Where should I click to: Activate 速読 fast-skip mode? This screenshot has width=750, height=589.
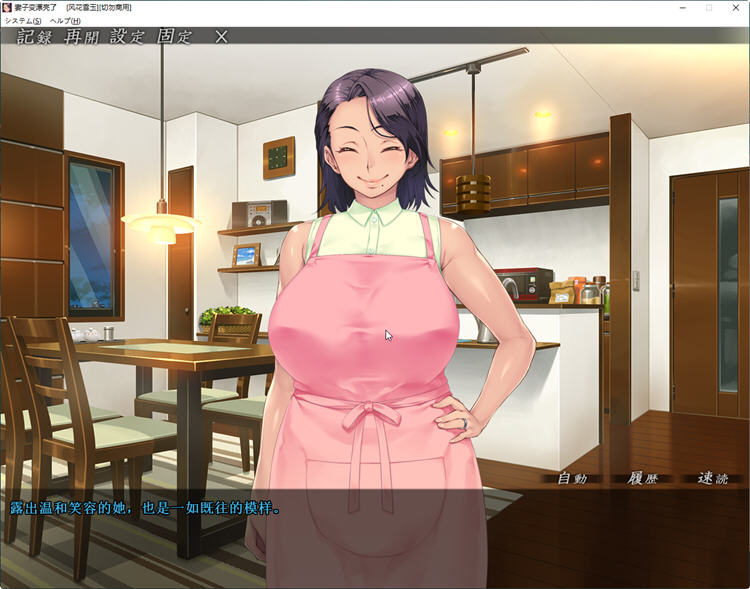click(711, 479)
